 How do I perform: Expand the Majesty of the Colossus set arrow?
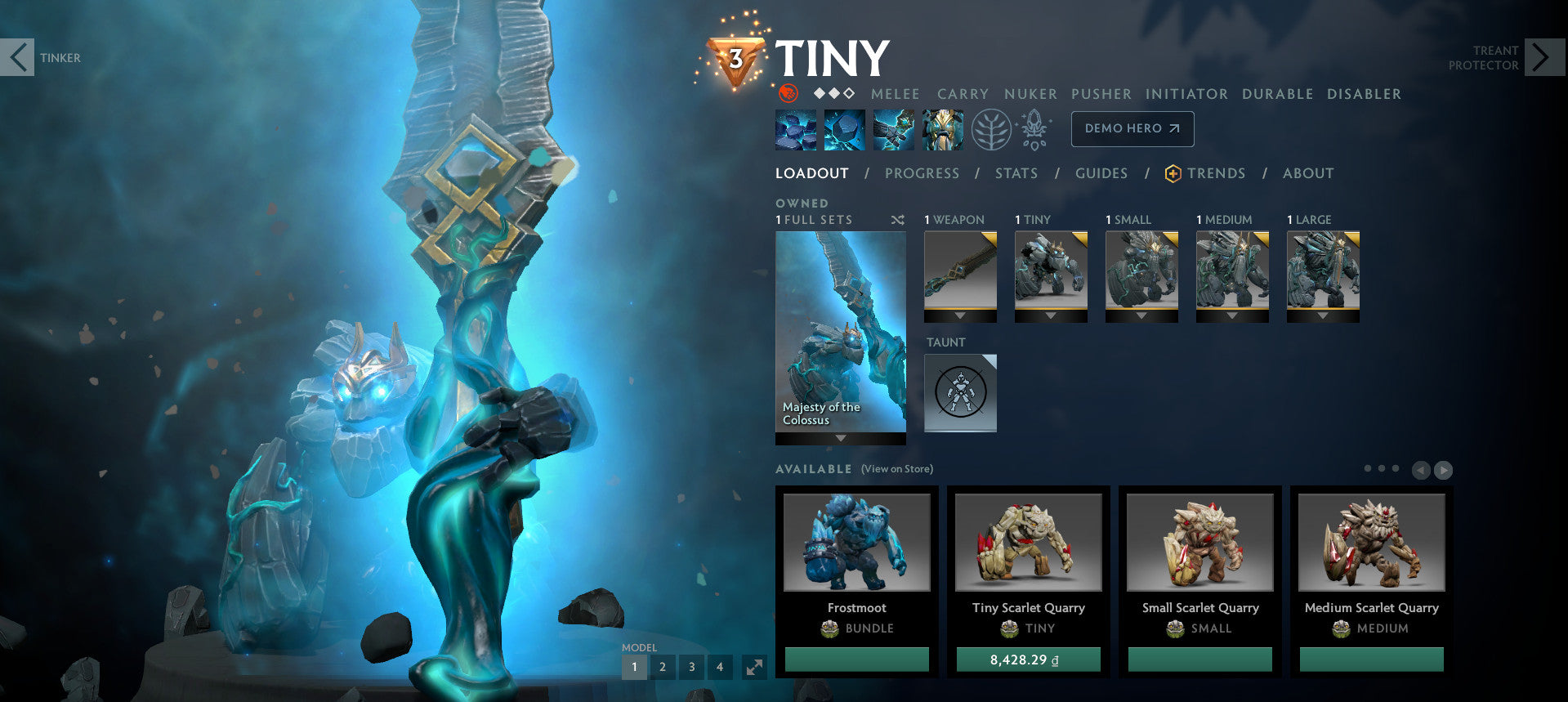(x=840, y=438)
